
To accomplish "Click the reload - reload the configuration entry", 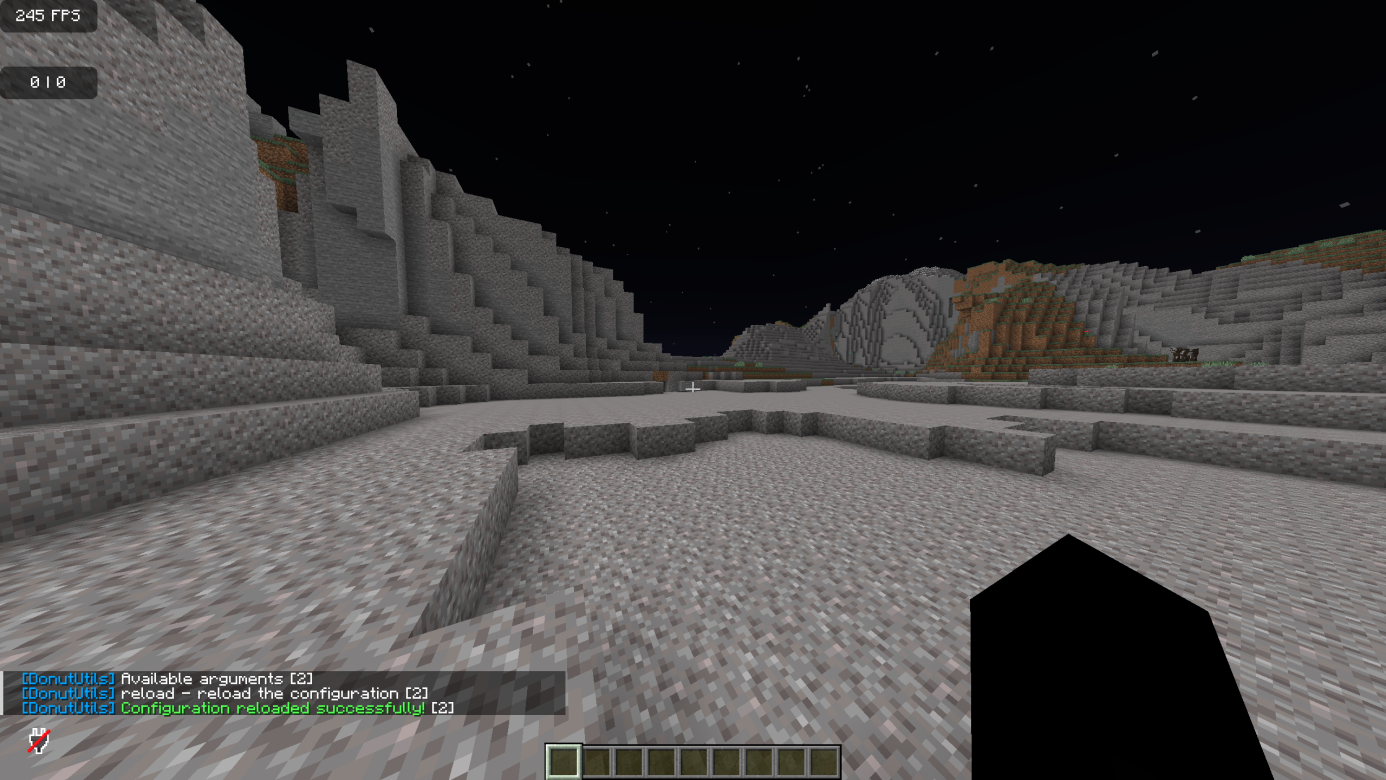I will (270, 692).
